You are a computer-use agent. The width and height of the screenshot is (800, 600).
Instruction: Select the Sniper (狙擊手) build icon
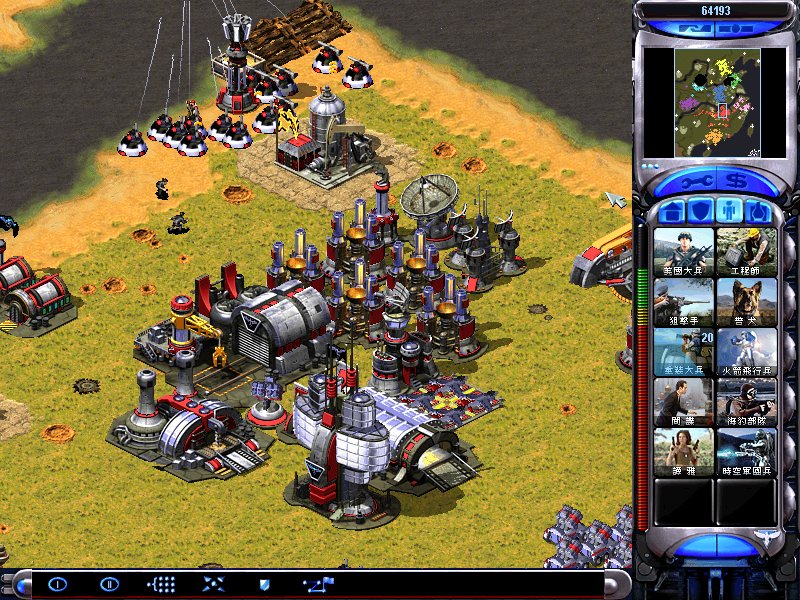[684, 301]
